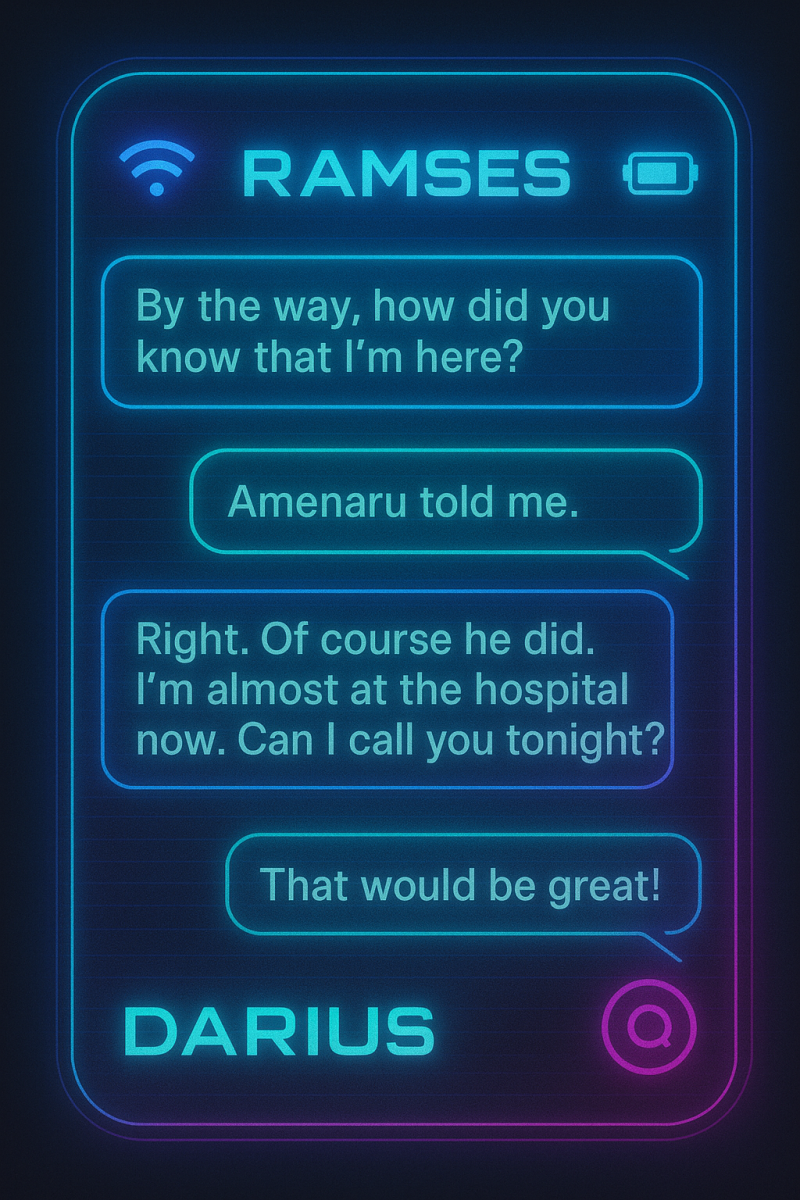Click the battery icon
This screenshot has height=1200, width=800.
pyautogui.click(x=660, y=174)
